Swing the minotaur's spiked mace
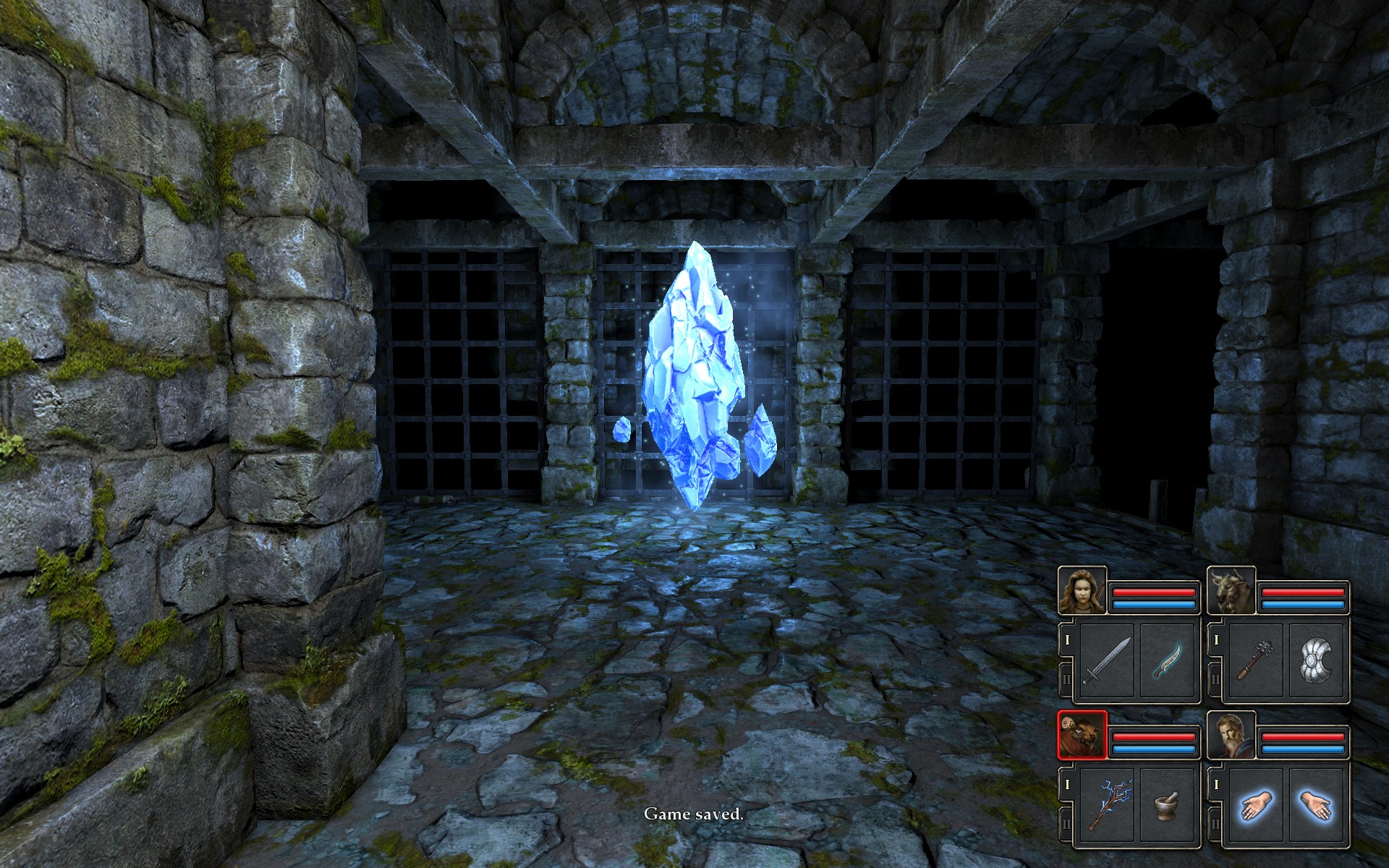 [x=1256, y=660]
